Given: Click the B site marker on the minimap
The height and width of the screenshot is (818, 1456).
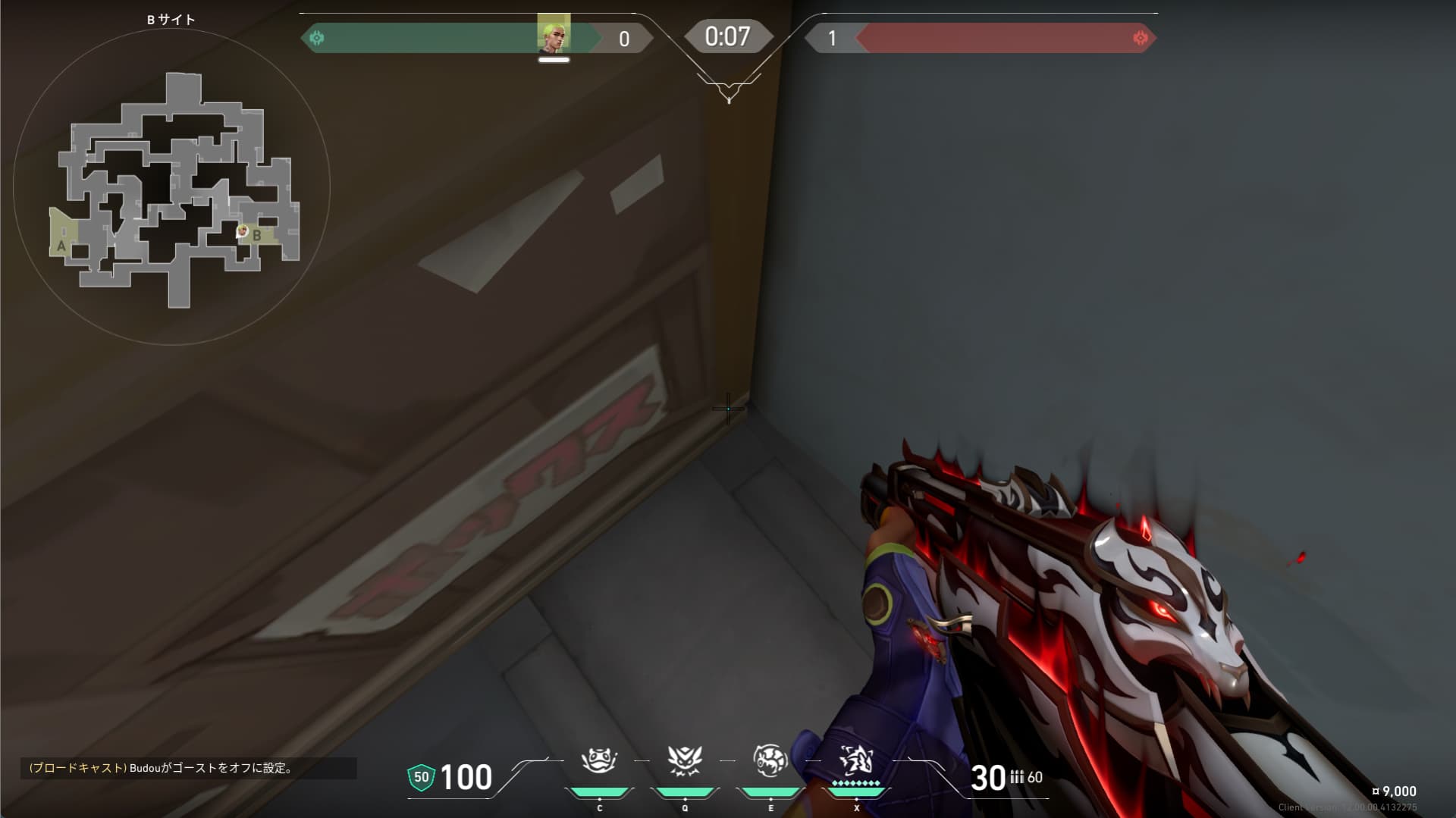Looking at the screenshot, I should tap(257, 236).
